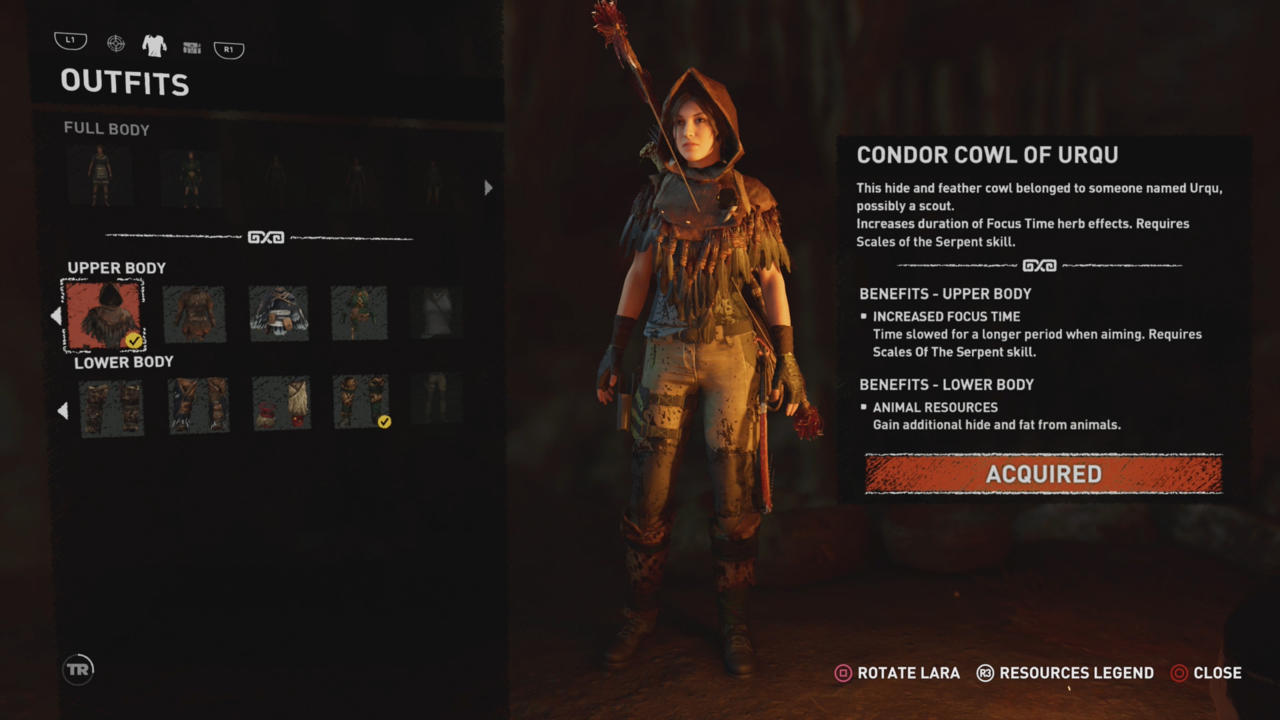Image resolution: width=1280 pixels, height=720 pixels.
Task: Switch to the crosshair target tab
Action: click(x=116, y=43)
